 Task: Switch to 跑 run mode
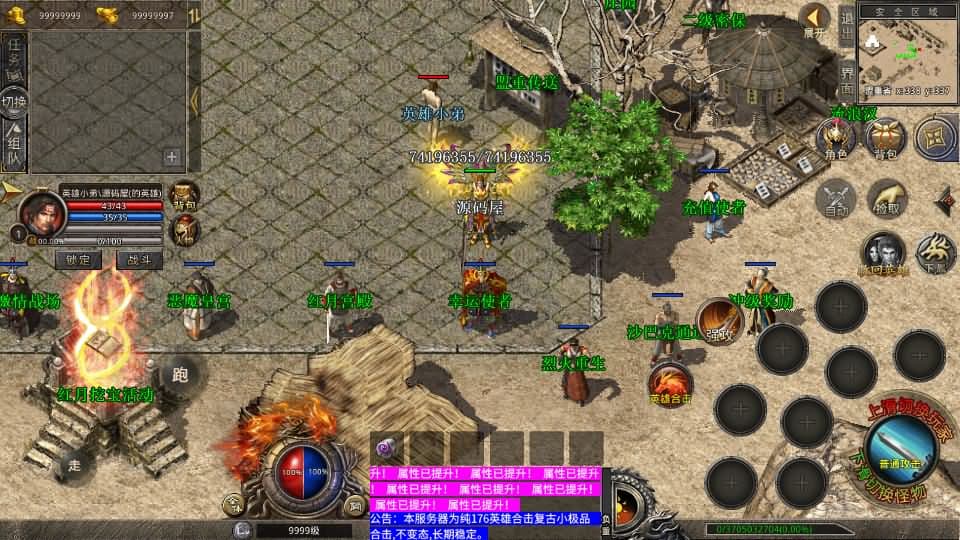pos(180,375)
